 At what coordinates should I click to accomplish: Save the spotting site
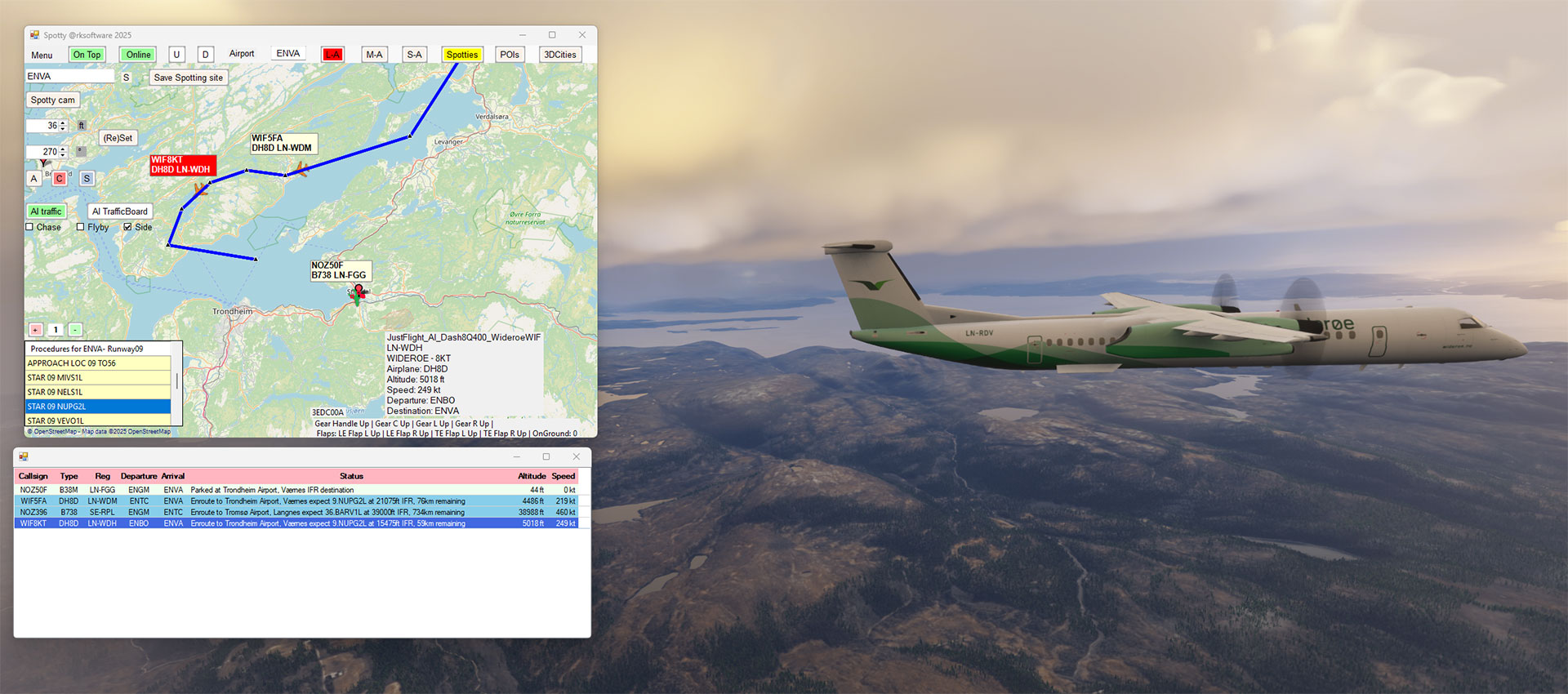[x=188, y=78]
